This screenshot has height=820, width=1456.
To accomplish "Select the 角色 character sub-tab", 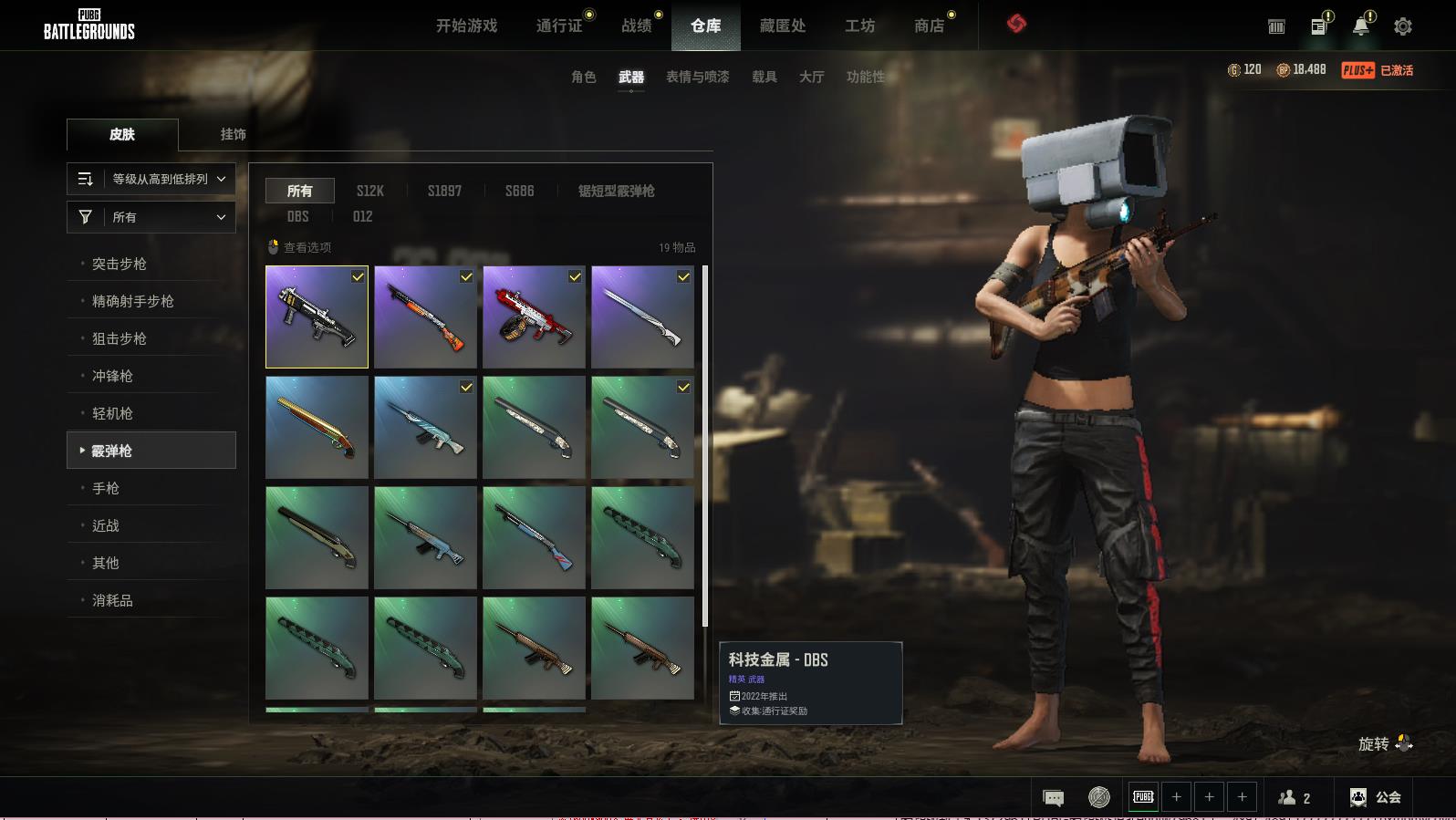I will [584, 77].
